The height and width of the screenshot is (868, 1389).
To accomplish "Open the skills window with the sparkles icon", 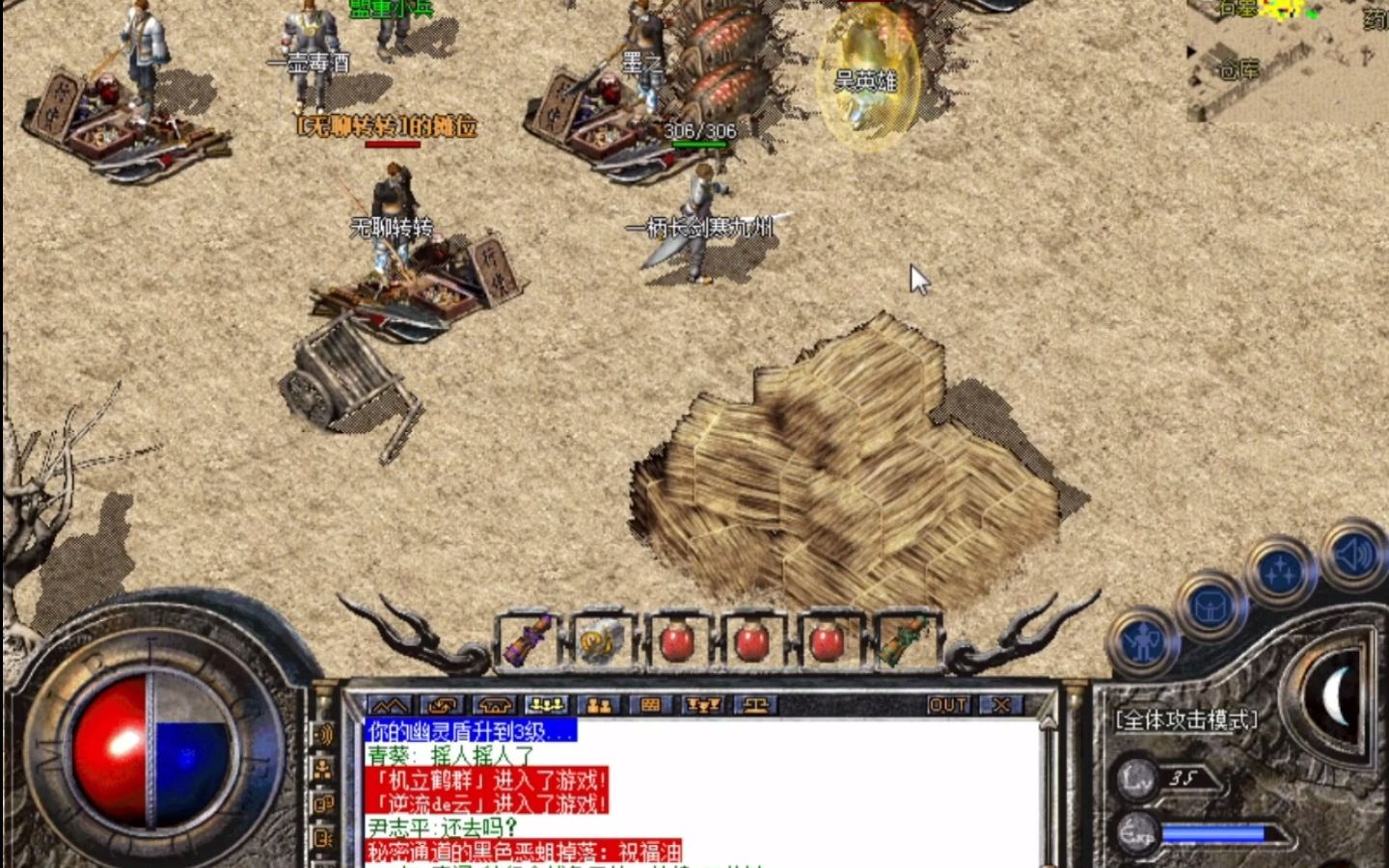I will [x=1280, y=567].
